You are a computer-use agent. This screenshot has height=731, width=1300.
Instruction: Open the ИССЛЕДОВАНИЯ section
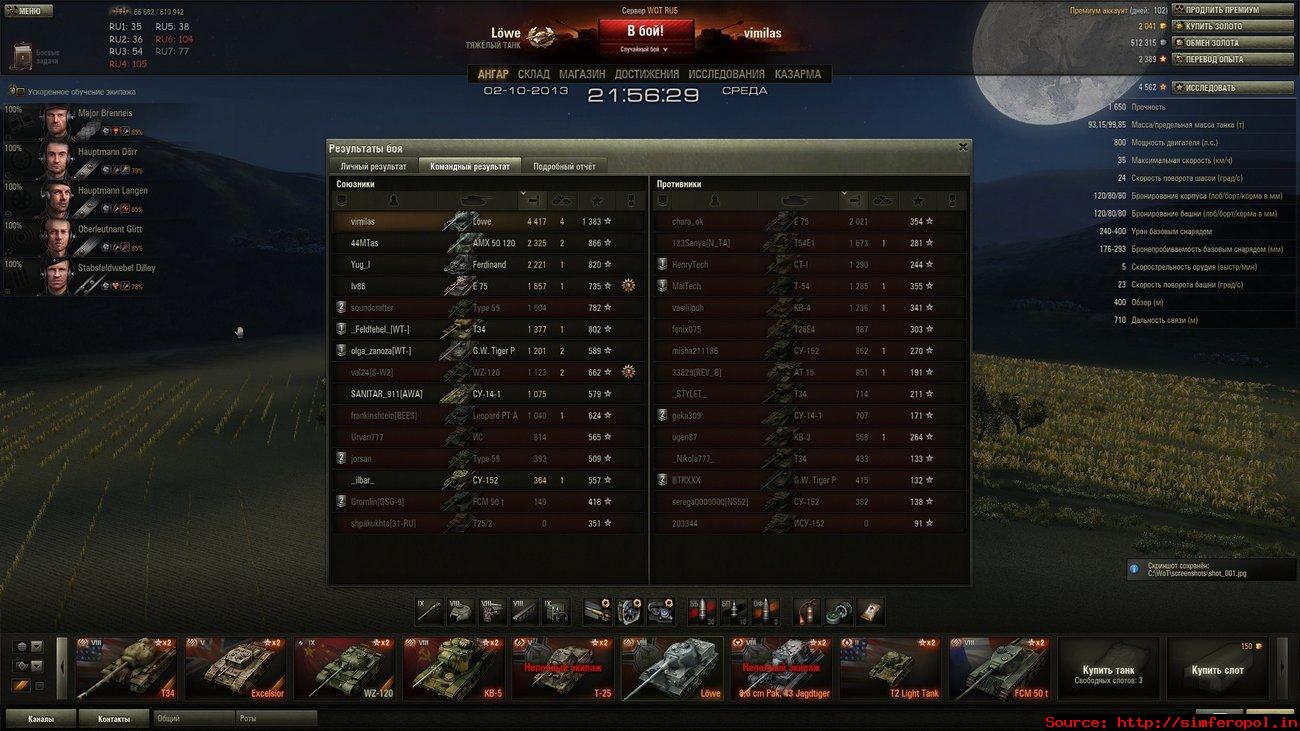pyautogui.click(x=726, y=74)
